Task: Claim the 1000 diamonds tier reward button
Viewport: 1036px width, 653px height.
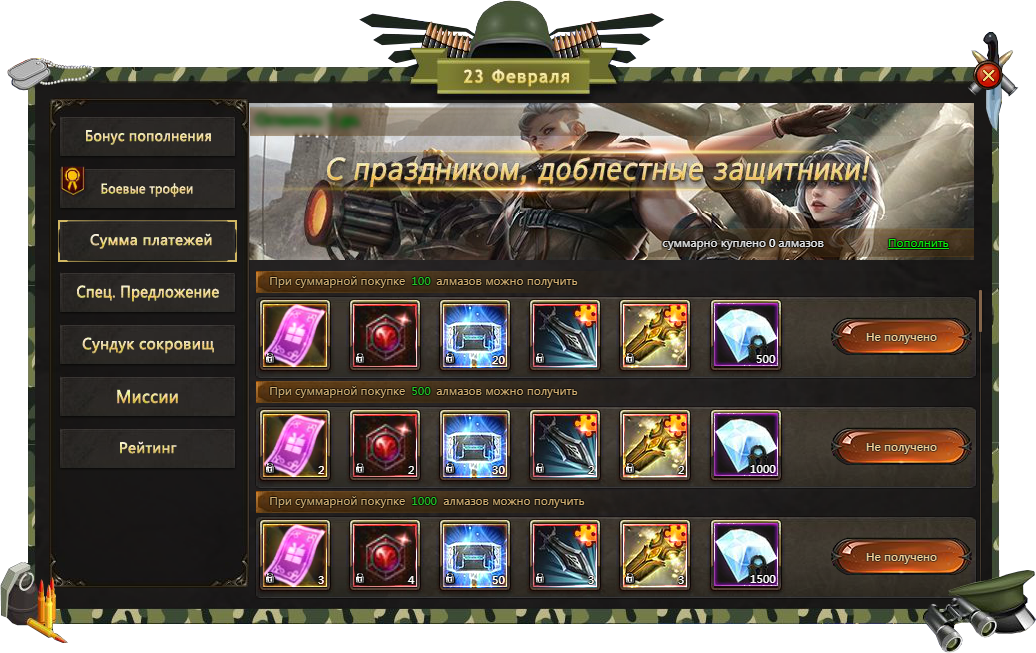Action: [901, 557]
